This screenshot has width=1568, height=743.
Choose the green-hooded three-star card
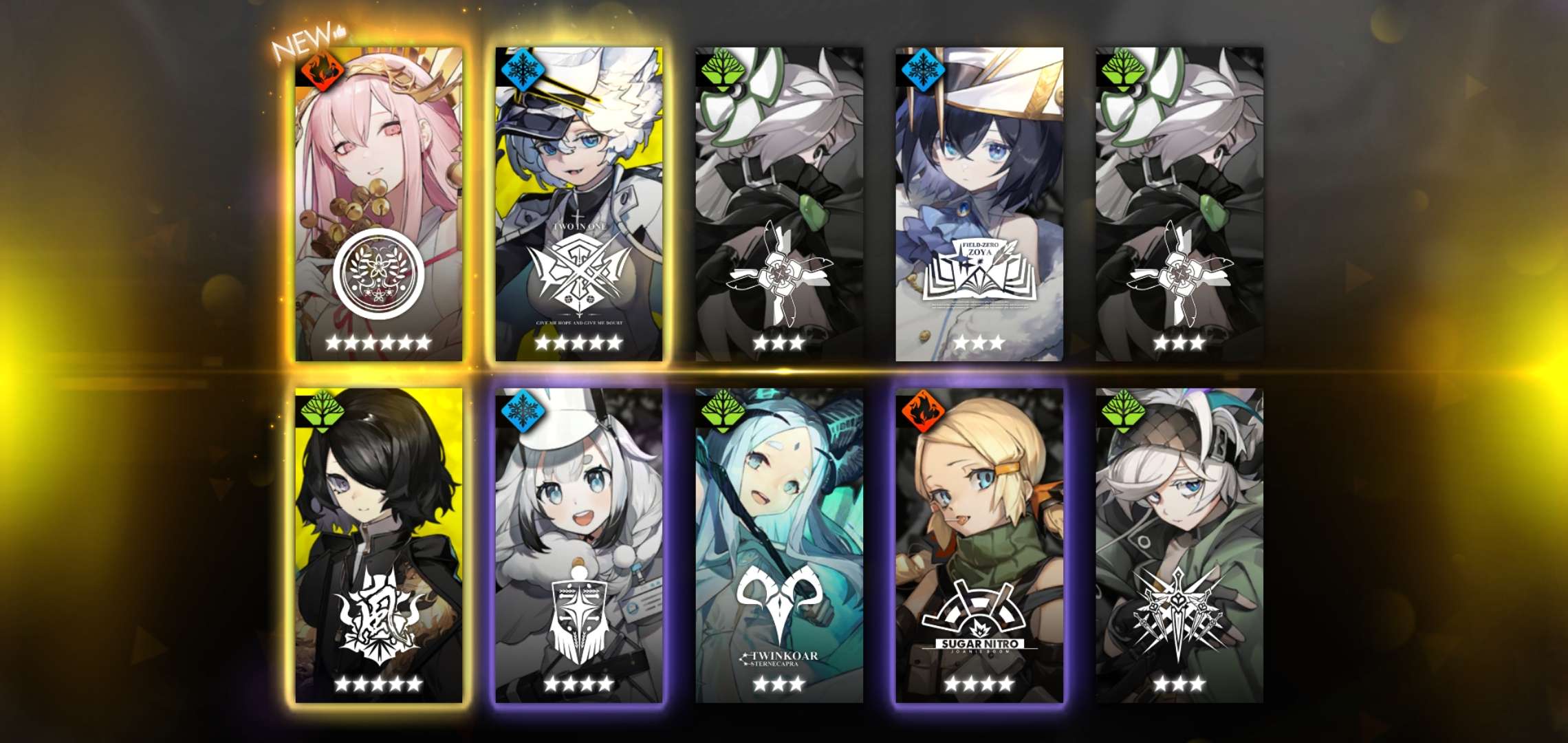coord(1179,545)
